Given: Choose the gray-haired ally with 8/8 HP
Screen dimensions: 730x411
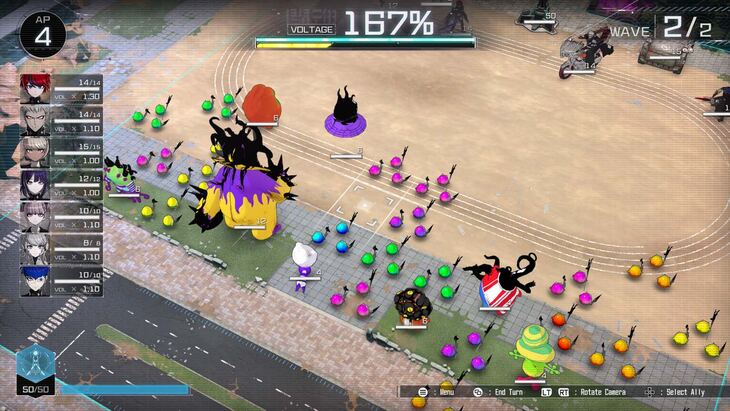Looking at the screenshot, I should tap(35, 247).
